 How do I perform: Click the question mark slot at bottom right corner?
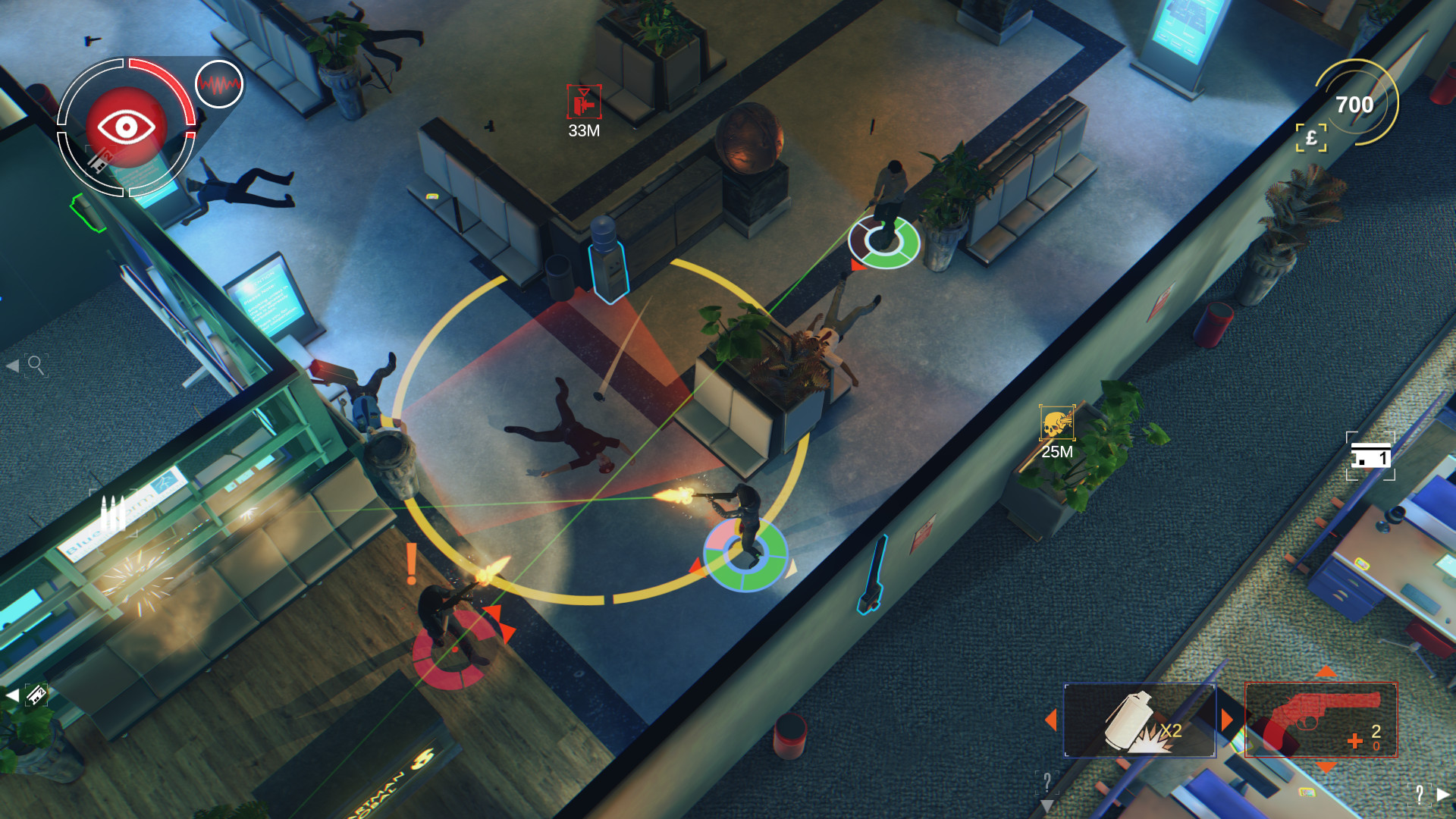tap(1420, 795)
